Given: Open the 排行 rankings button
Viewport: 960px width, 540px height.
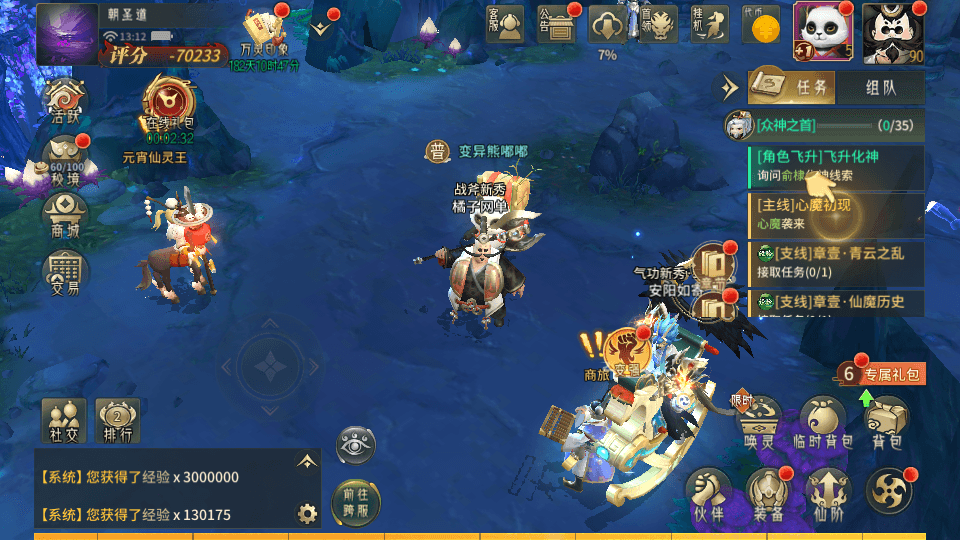Looking at the screenshot, I should pos(117,420).
